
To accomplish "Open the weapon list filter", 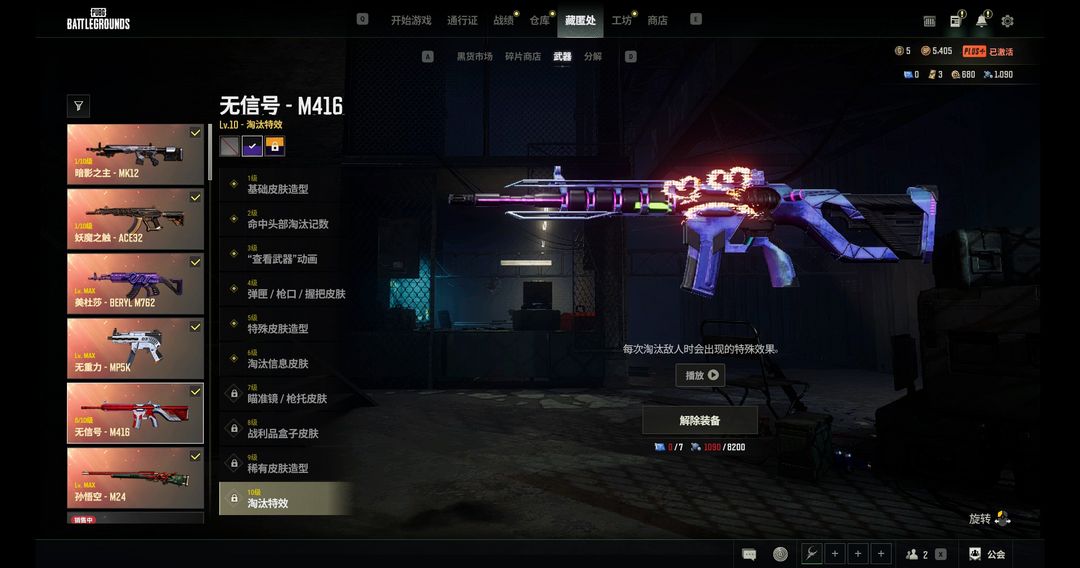I will click(x=78, y=105).
